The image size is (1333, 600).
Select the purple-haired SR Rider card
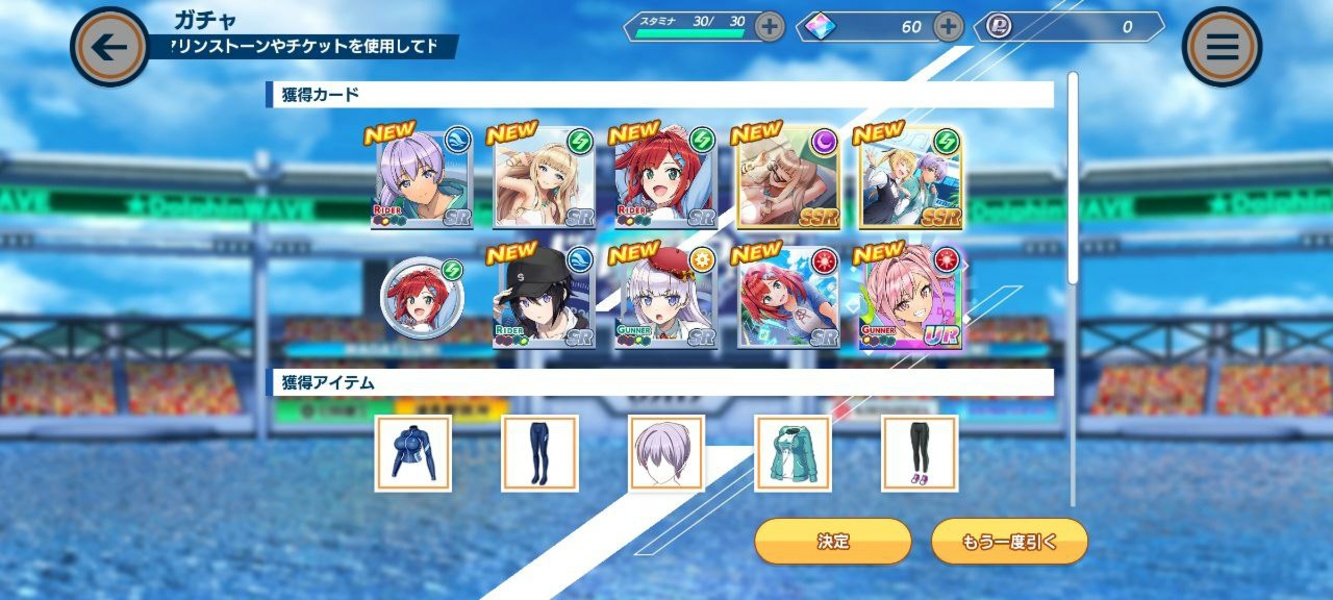coord(421,180)
